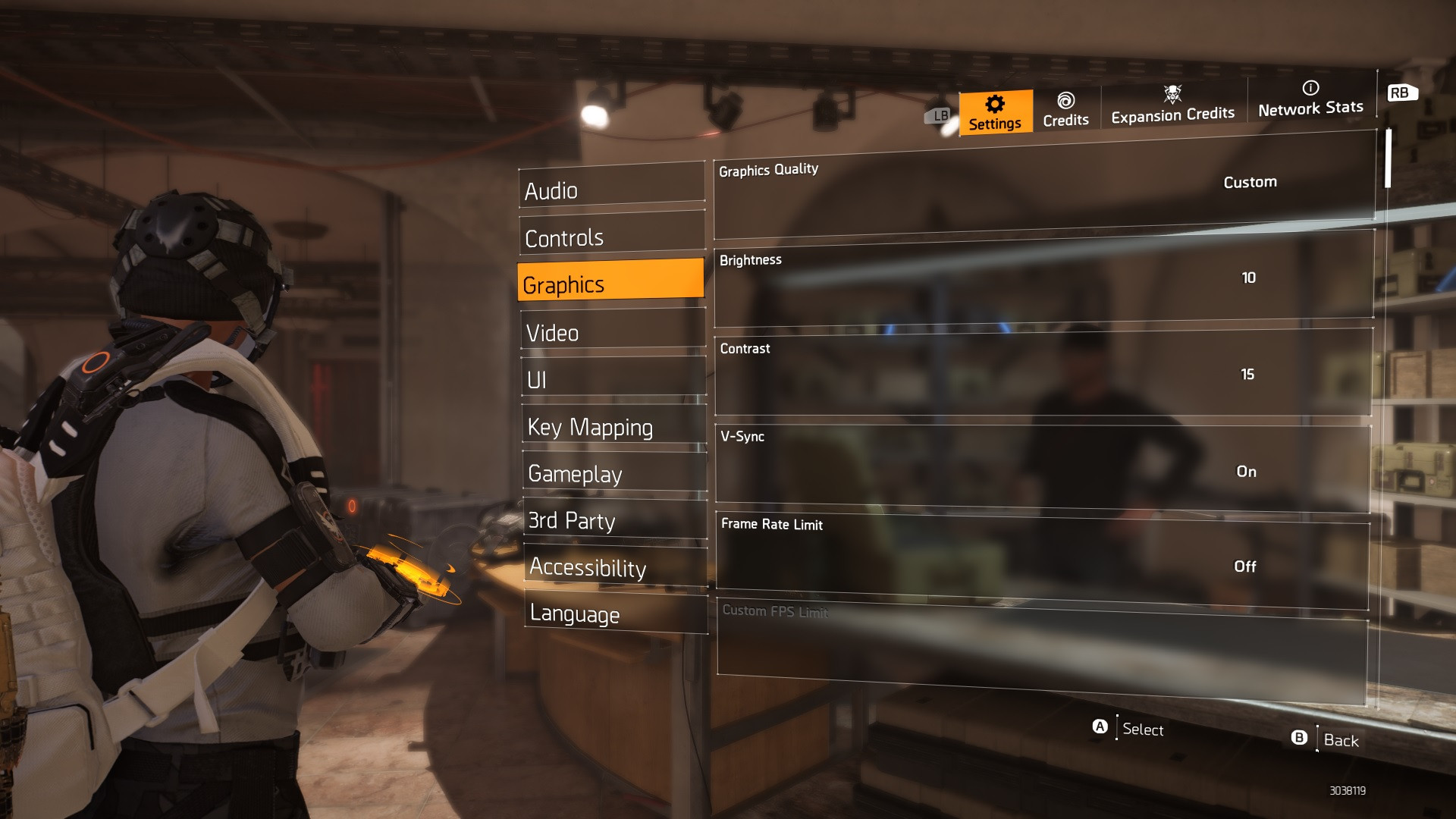Open the Credits tab
Image resolution: width=1456 pixels, height=819 pixels.
click(1065, 110)
